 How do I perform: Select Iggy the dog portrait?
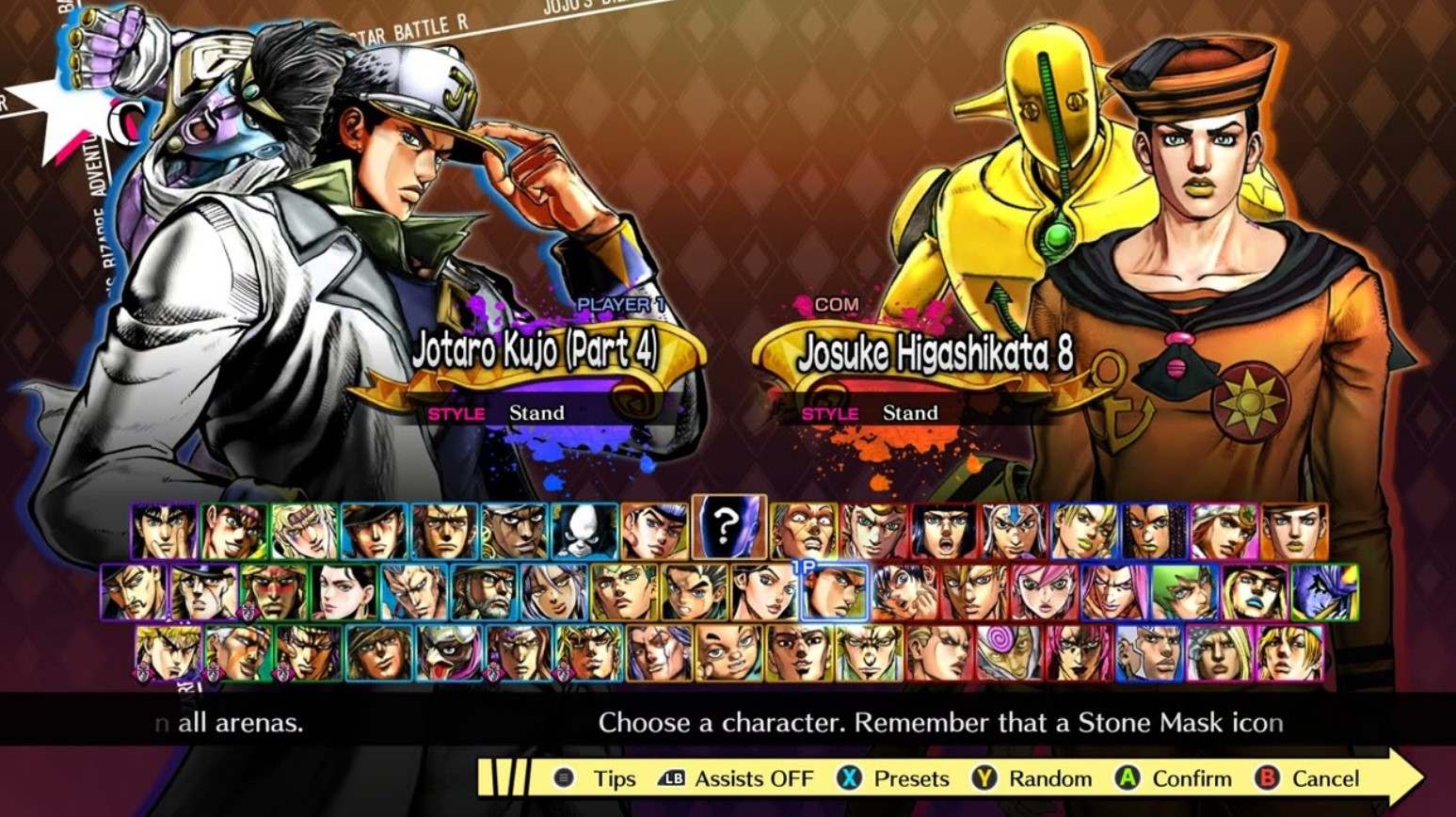584,531
